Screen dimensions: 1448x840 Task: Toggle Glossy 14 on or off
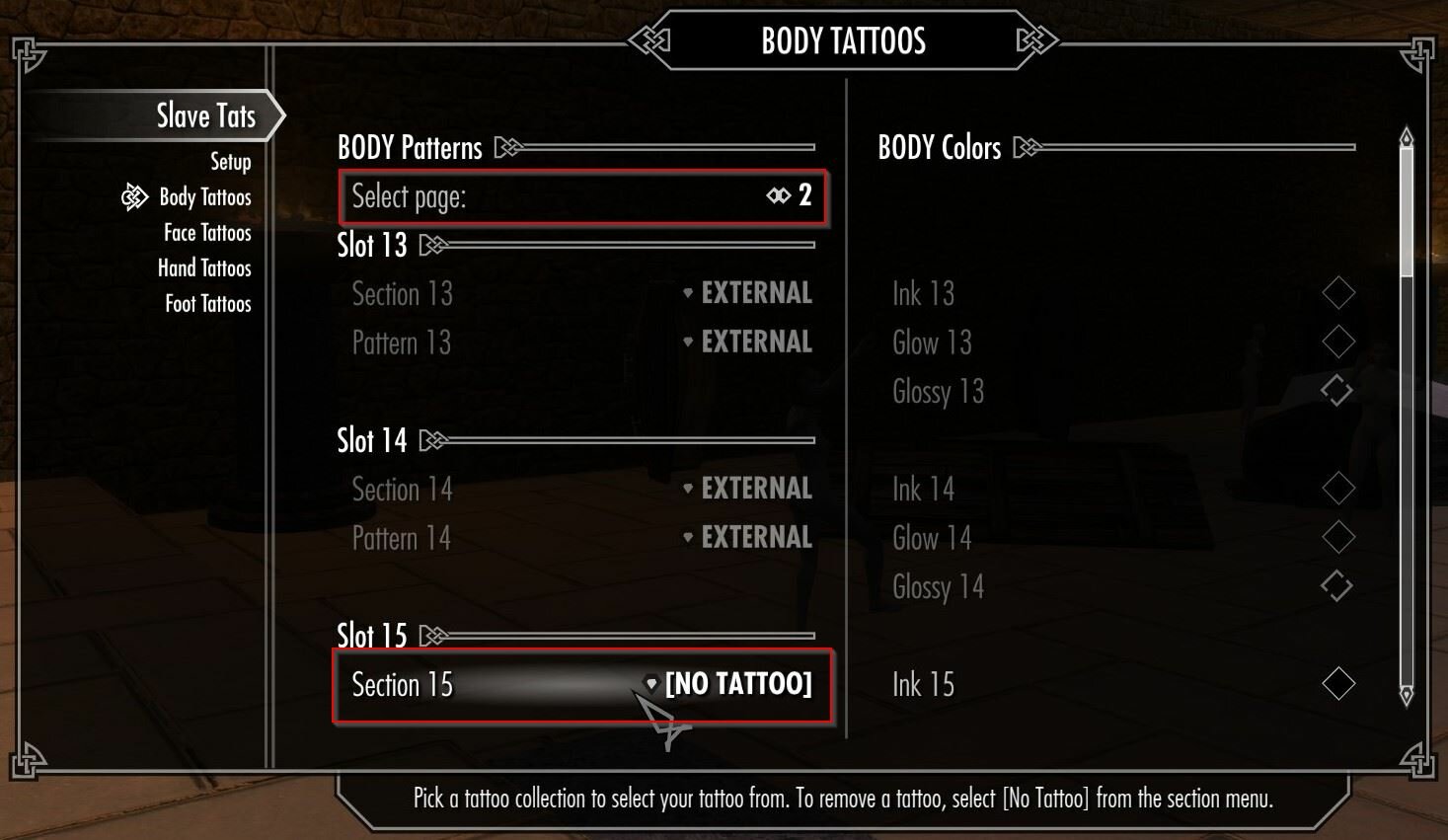(1336, 586)
